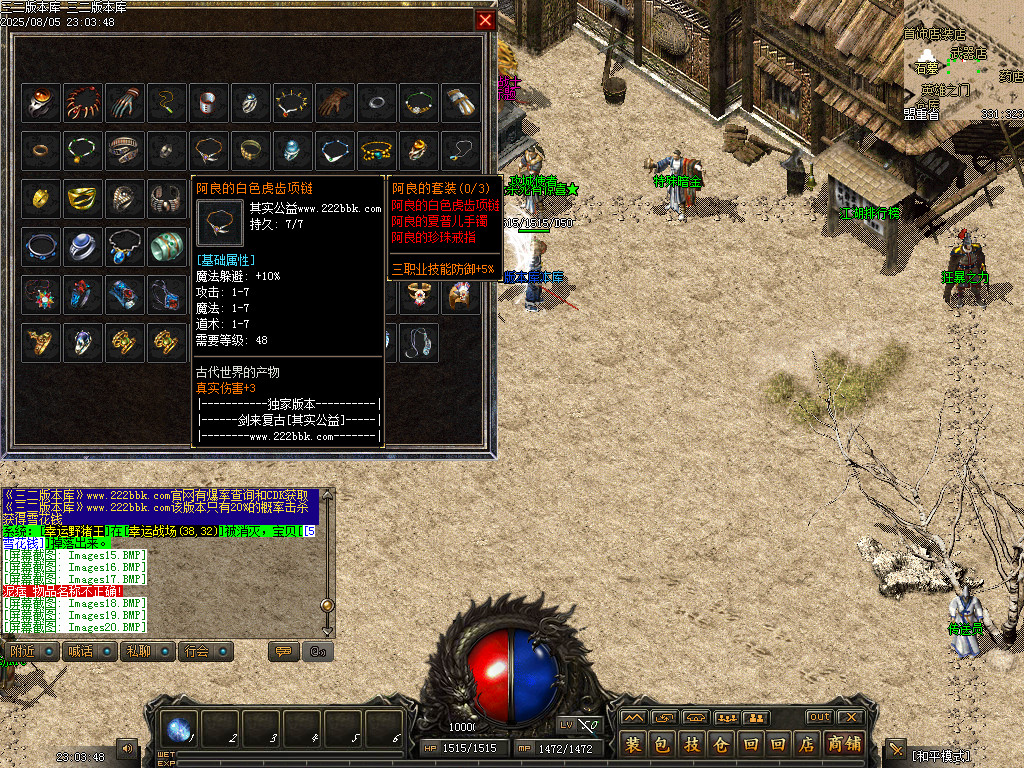1024x768 pixels.
Task: Use the blue orb skill in hotbar slot 1
Action: click(x=182, y=730)
